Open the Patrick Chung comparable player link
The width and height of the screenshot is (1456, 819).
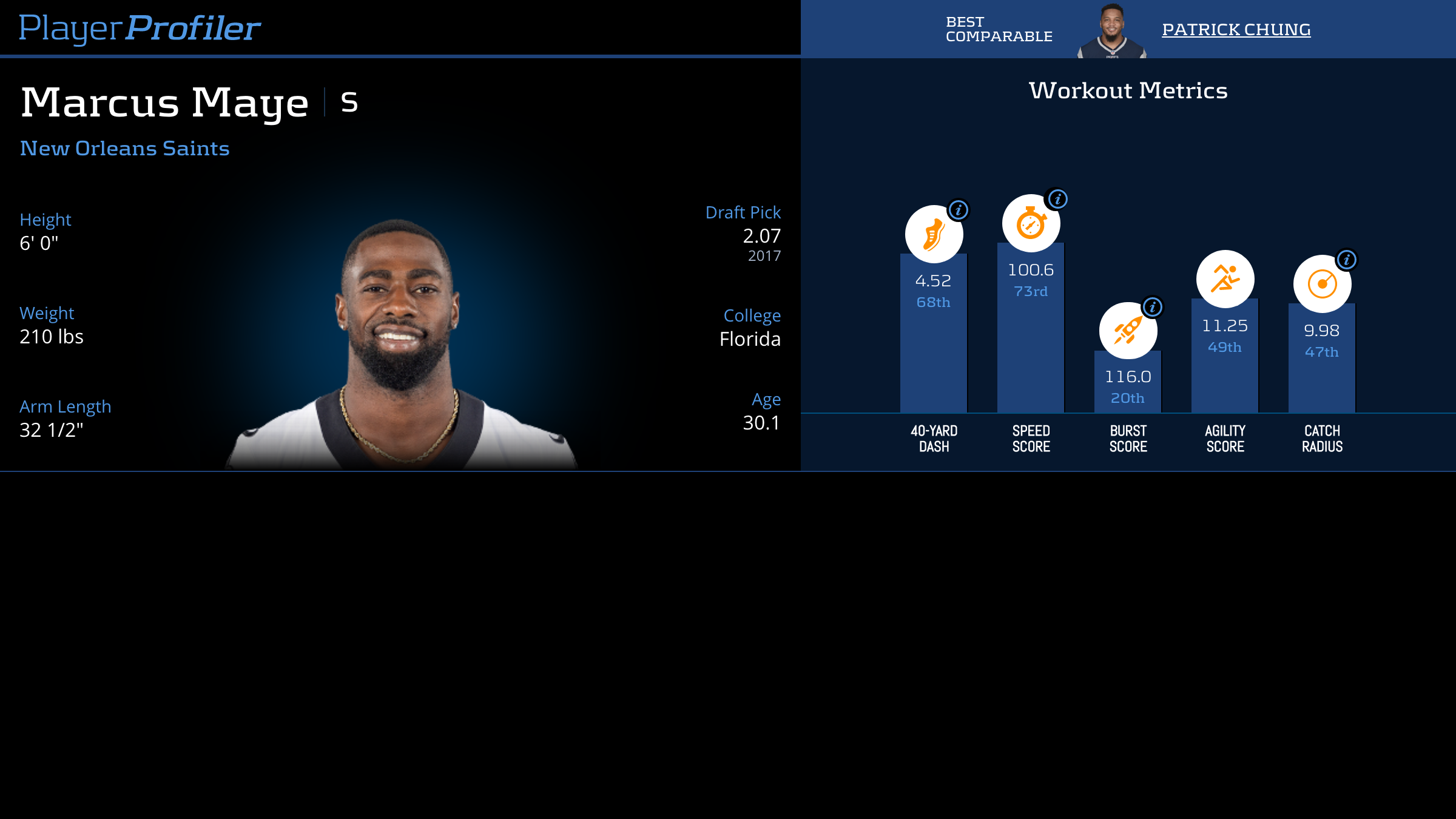click(1236, 29)
